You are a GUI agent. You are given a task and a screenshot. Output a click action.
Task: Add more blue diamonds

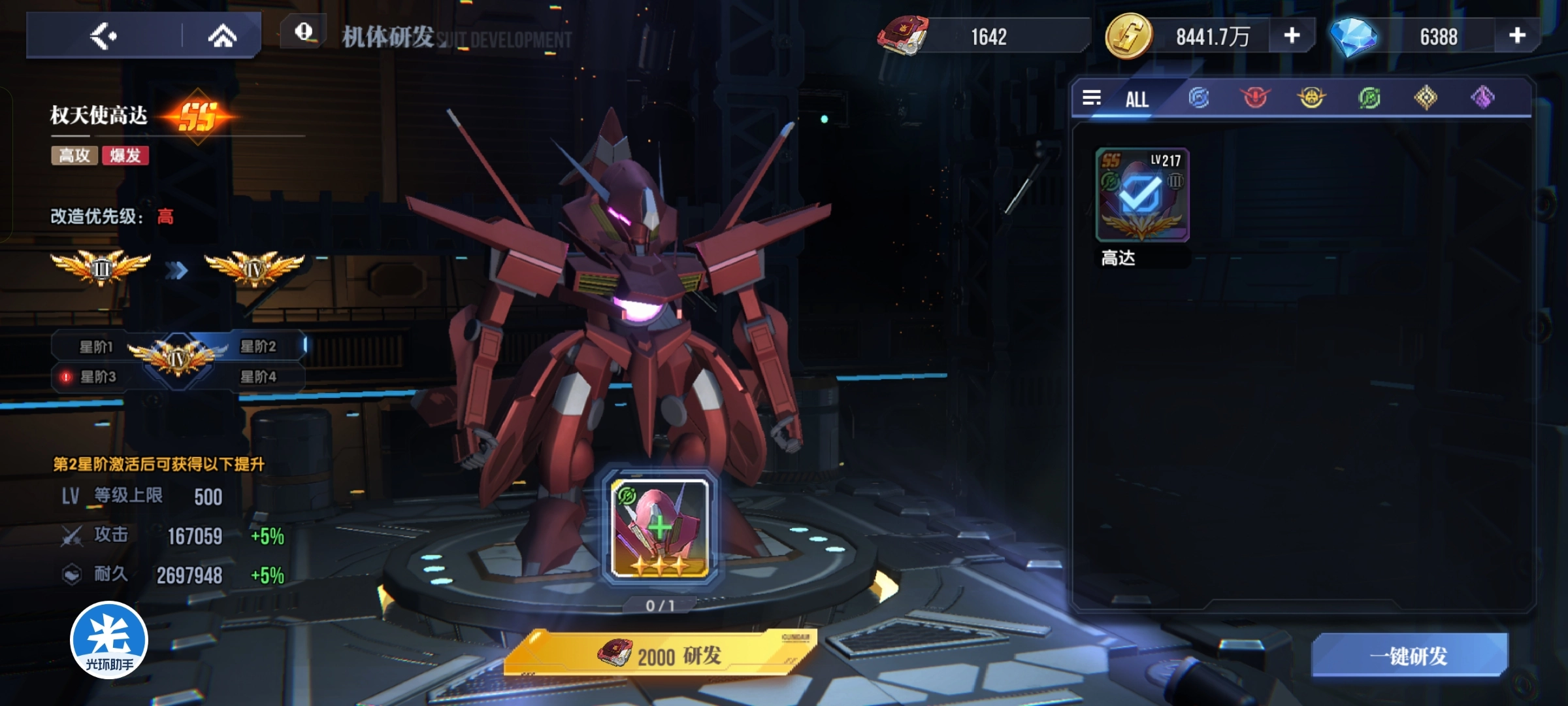pyautogui.click(x=1517, y=36)
